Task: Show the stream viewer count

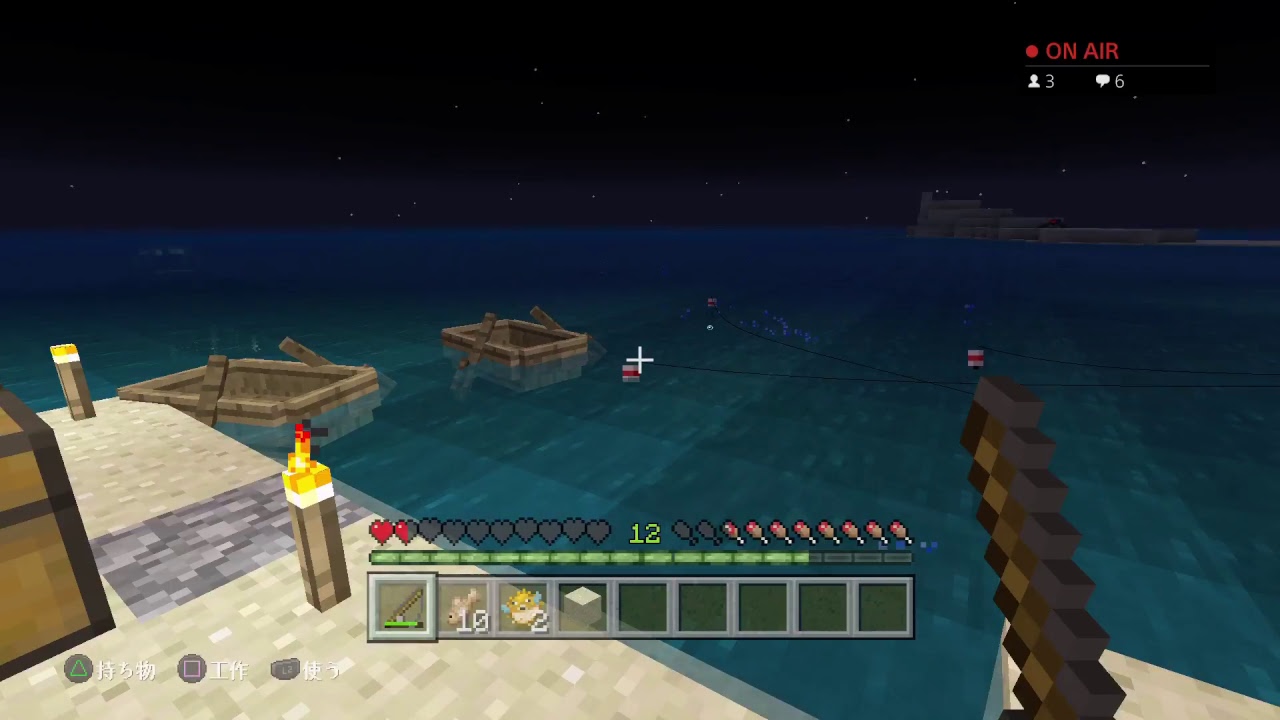Action: pyautogui.click(x=1041, y=81)
